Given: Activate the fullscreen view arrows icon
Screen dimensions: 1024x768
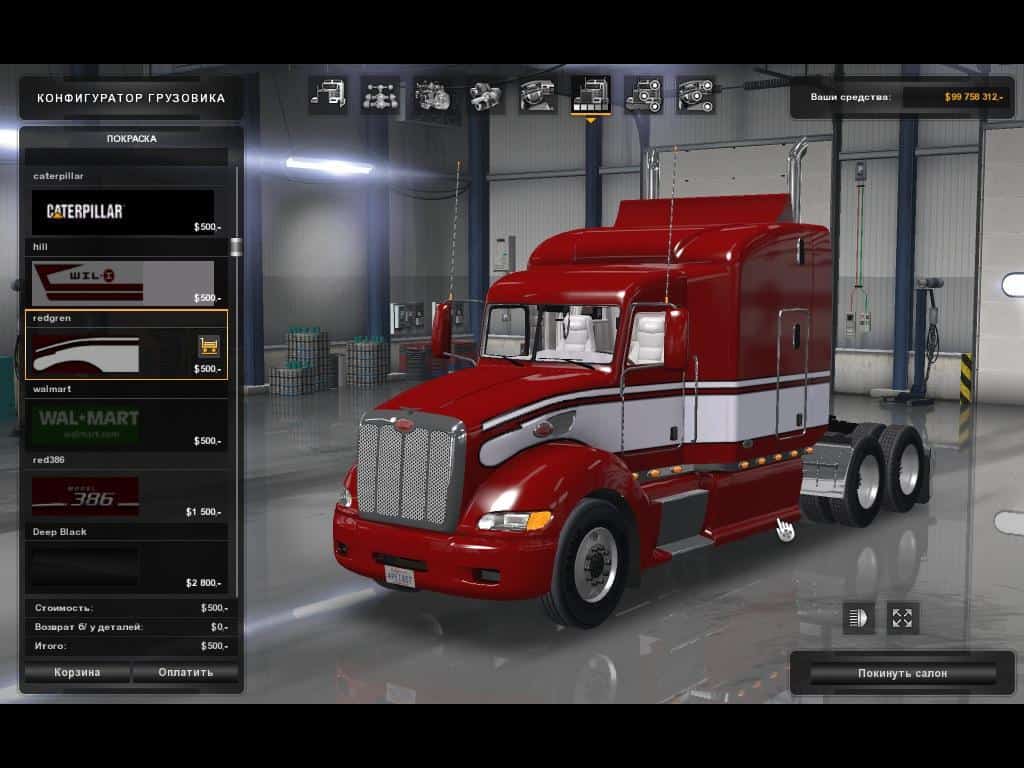Looking at the screenshot, I should point(903,618).
